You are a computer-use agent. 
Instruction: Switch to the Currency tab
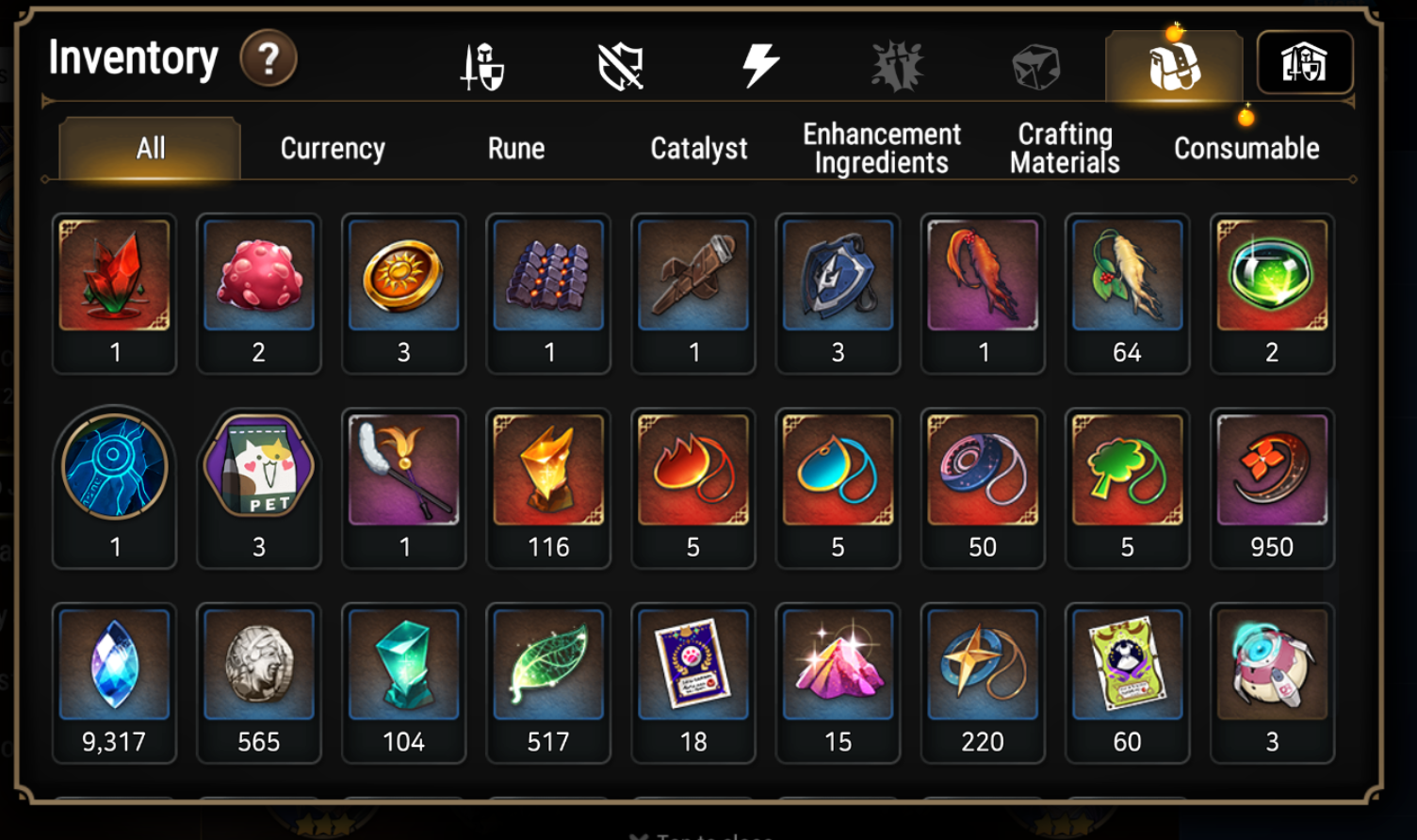pos(332,148)
